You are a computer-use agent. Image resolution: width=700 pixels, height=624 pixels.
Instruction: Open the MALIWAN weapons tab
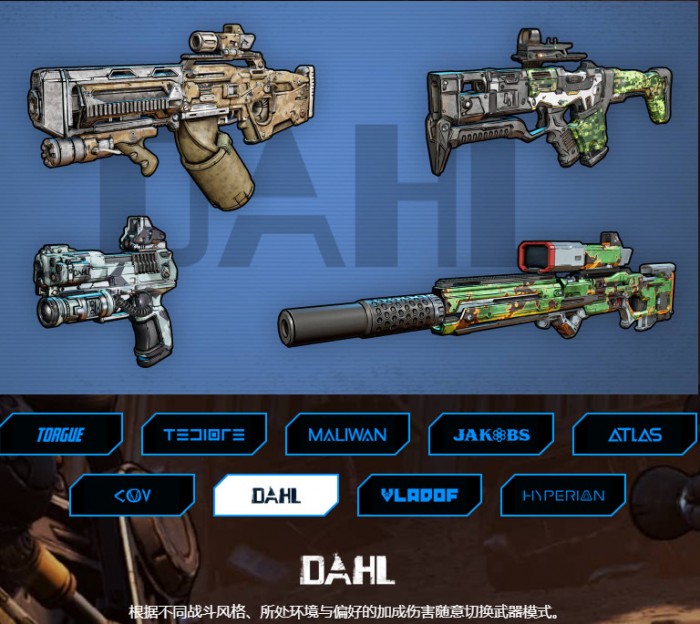point(347,435)
